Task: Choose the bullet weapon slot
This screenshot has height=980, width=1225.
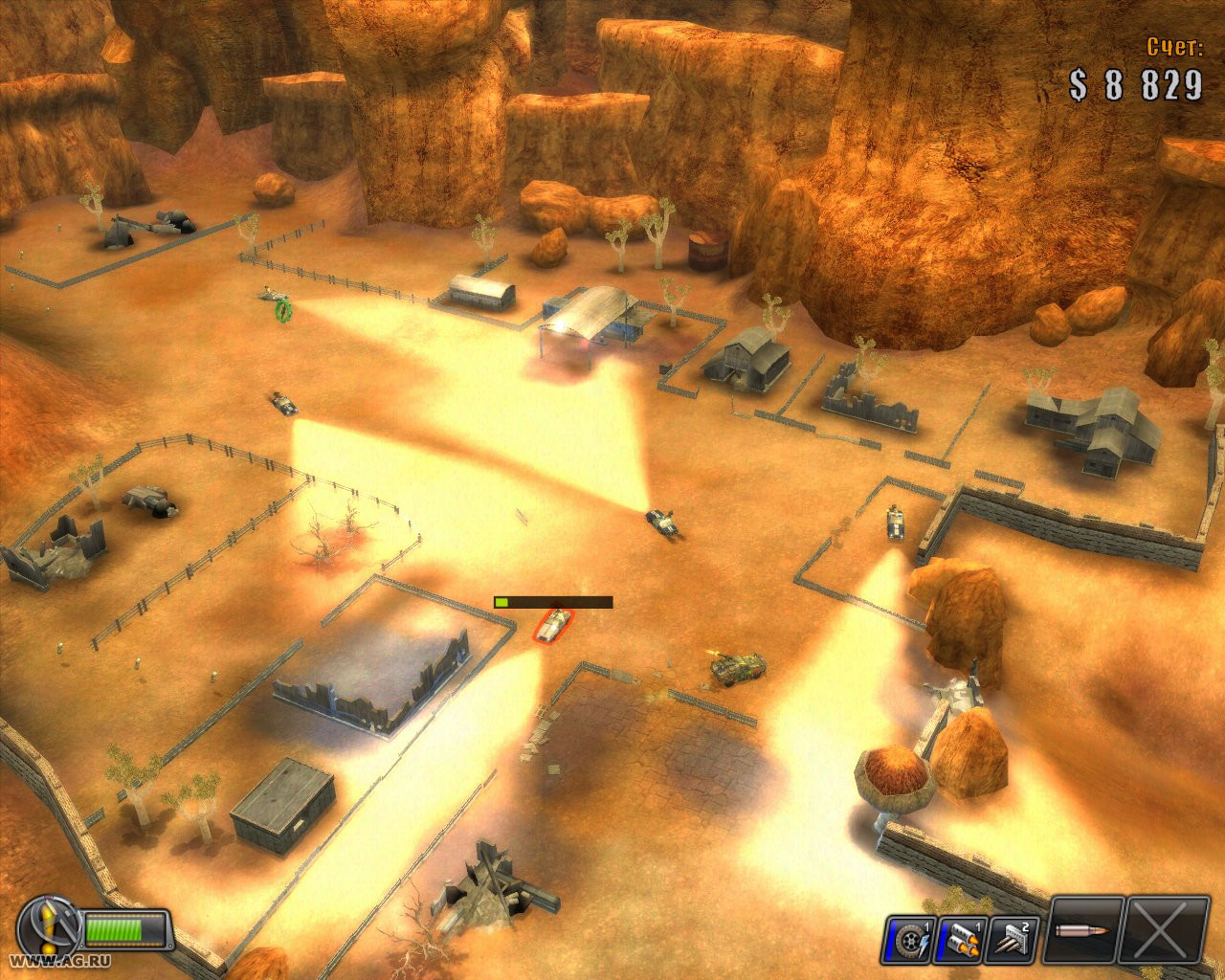Action: pos(1084,931)
